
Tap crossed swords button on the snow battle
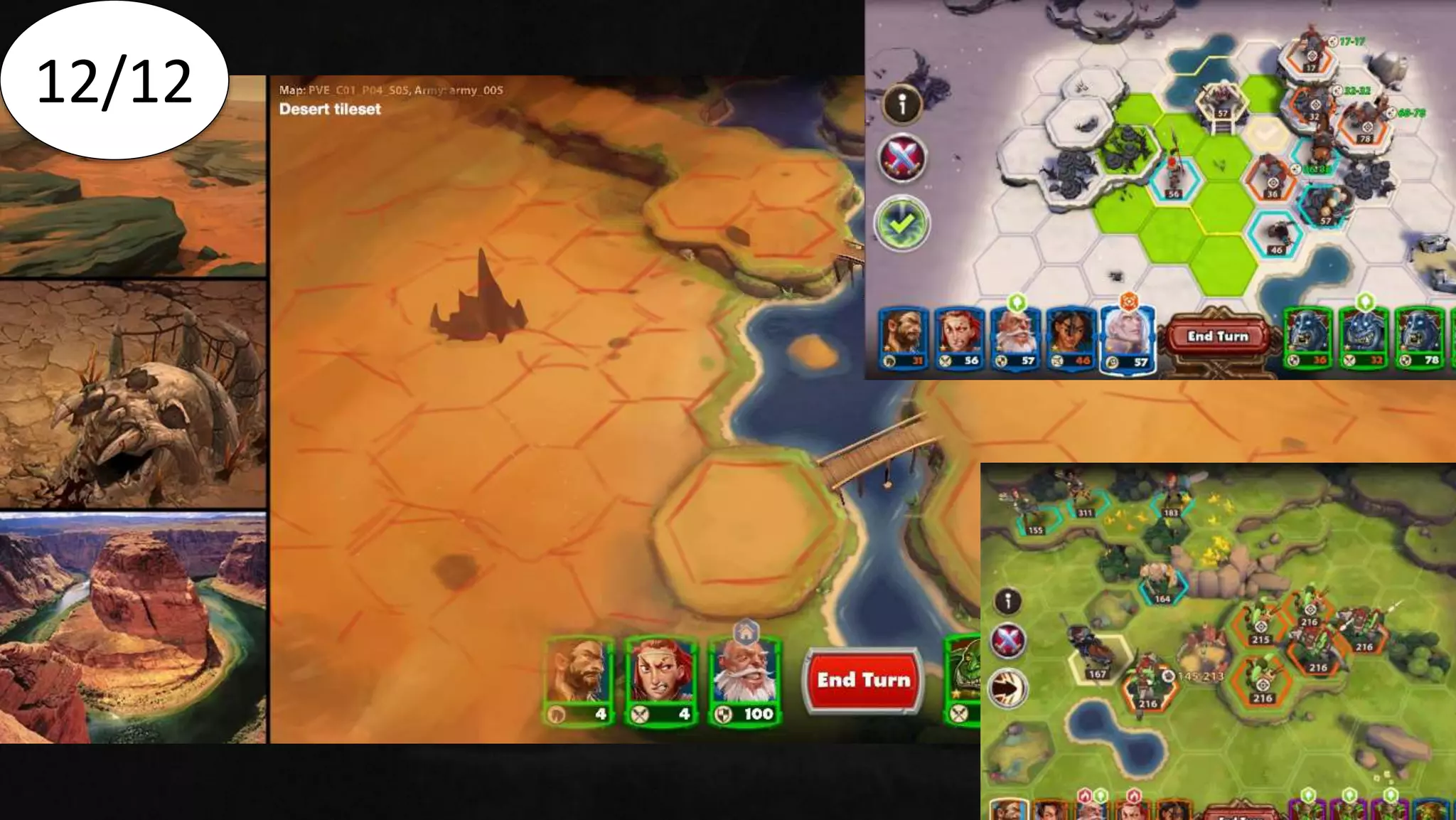click(901, 158)
